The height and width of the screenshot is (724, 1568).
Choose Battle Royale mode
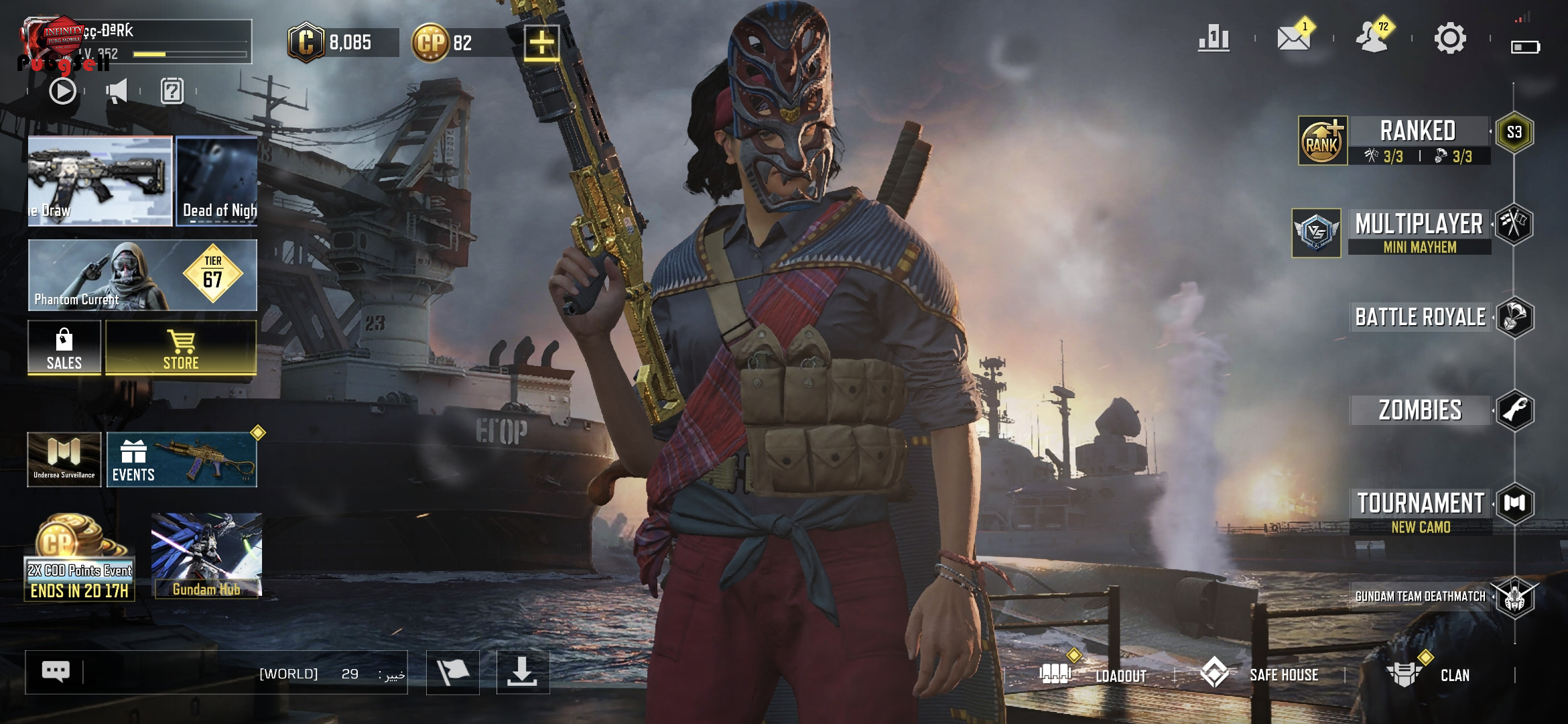coord(1420,317)
